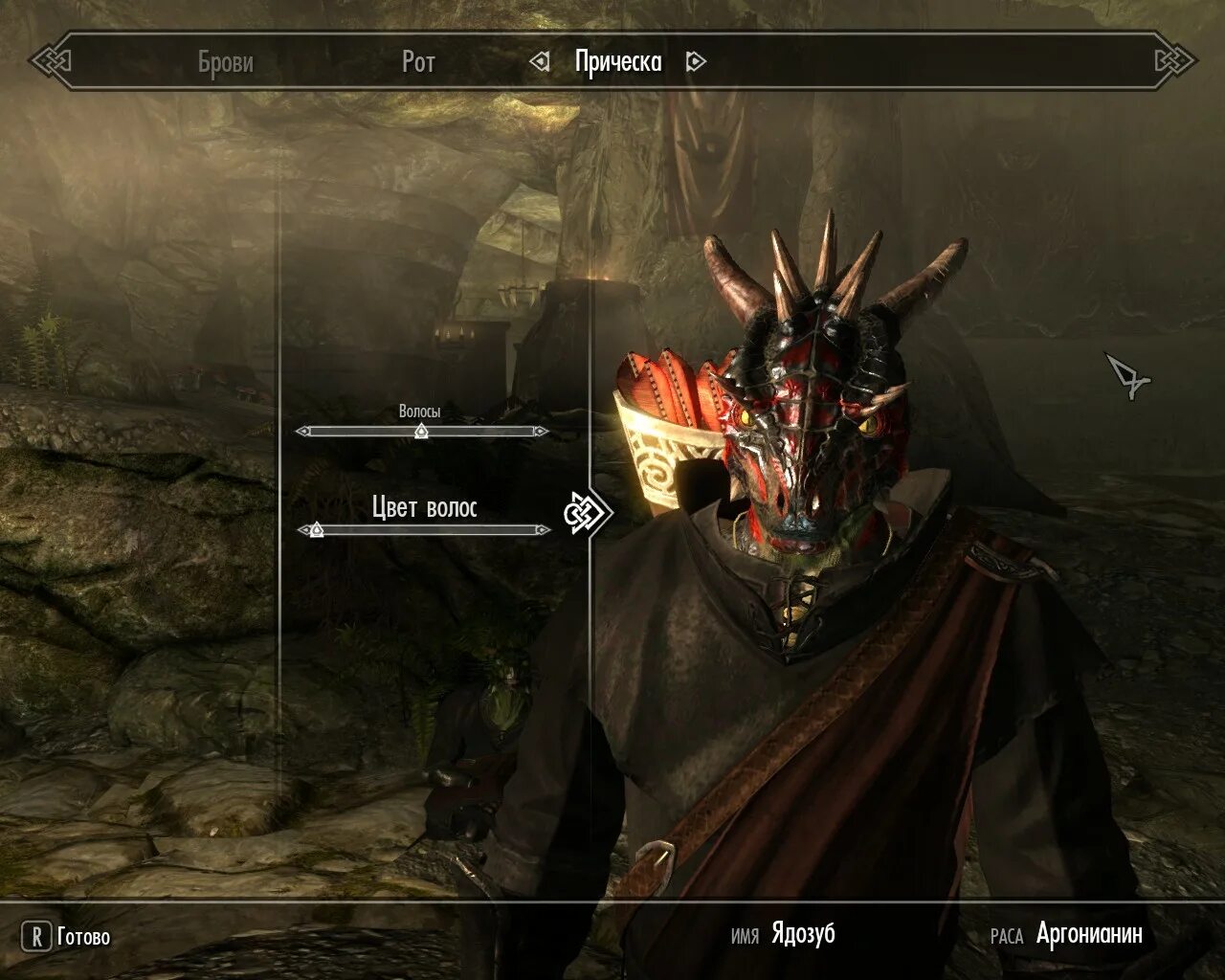The height and width of the screenshot is (980, 1225).
Task: Click the left arrow beside Прическа
Action: tap(541, 62)
